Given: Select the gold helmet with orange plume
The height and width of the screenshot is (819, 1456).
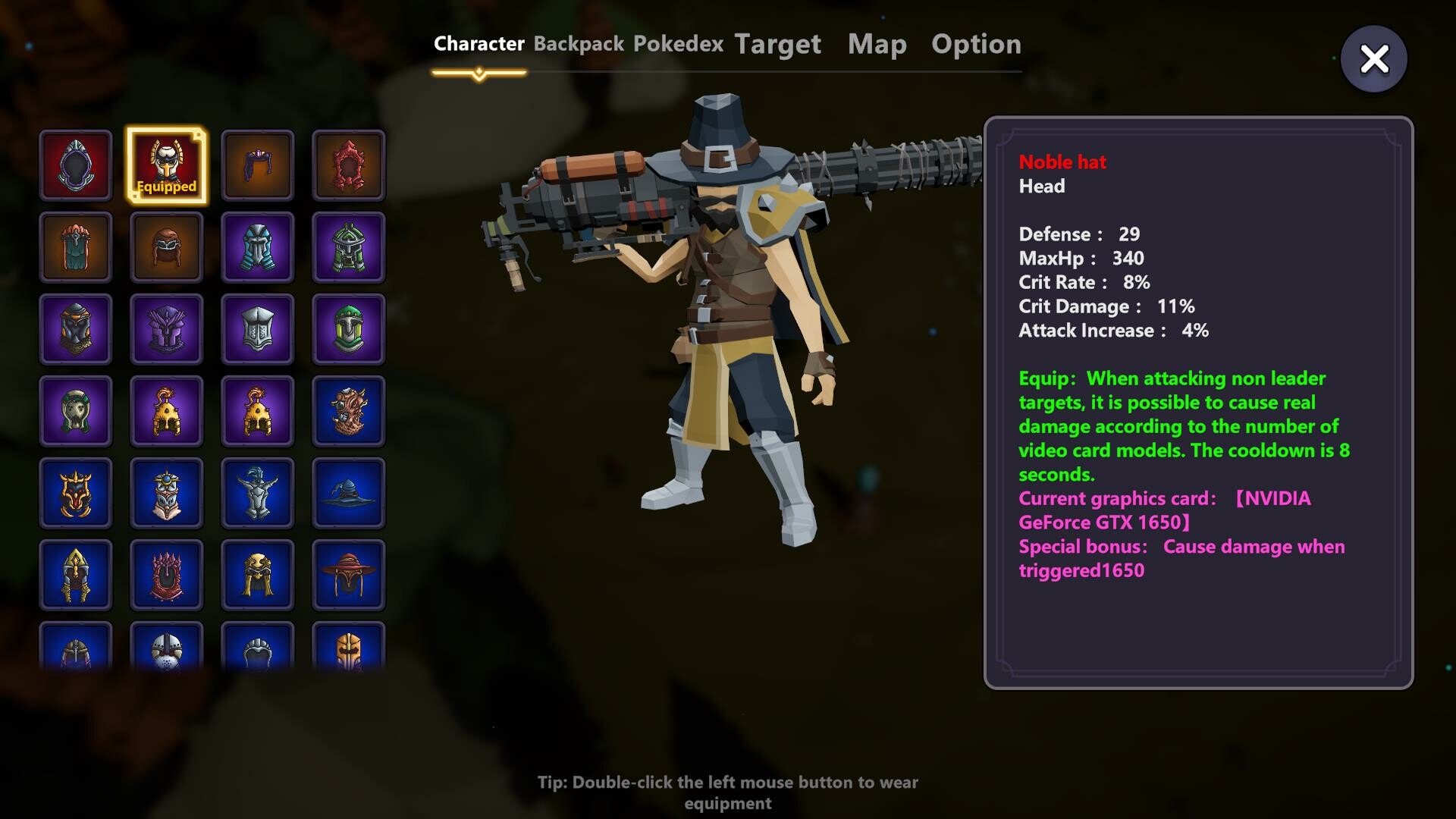Looking at the screenshot, I should (167, 410).
